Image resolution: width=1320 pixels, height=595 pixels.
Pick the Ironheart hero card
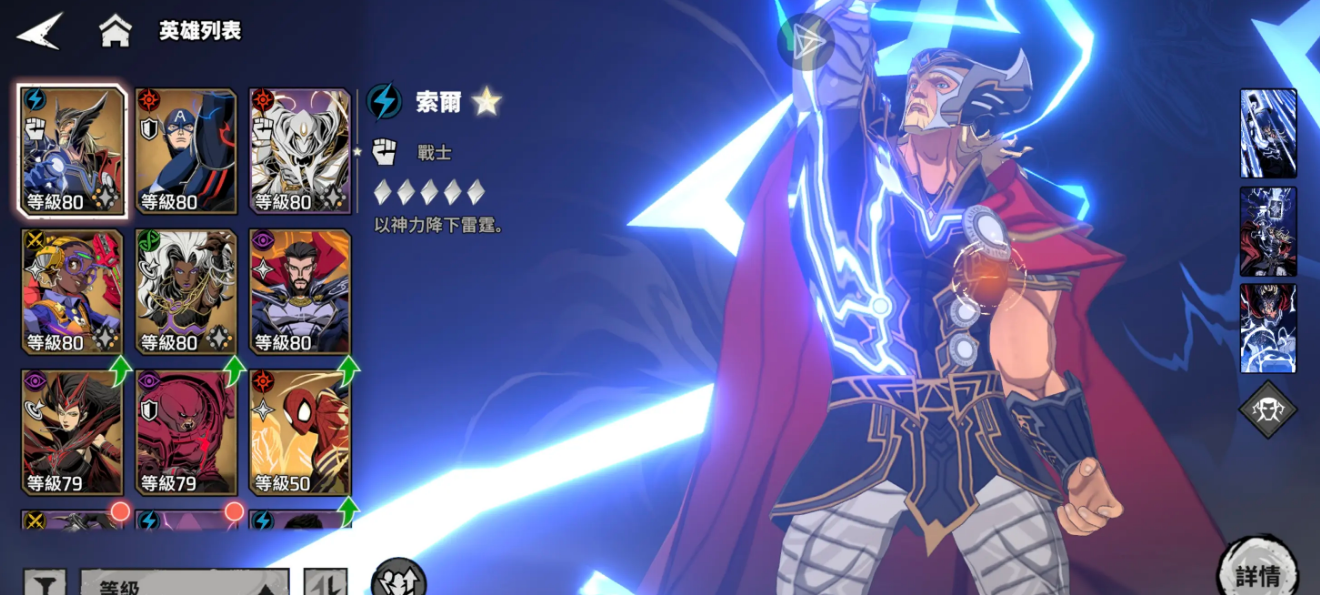pos(73,292)
